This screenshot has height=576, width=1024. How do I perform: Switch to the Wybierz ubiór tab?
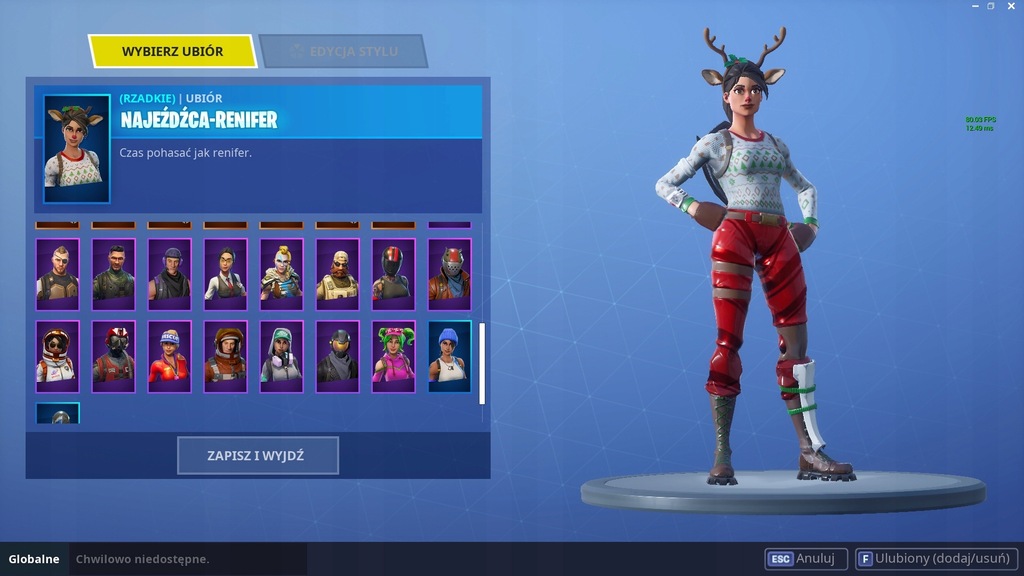172,51
